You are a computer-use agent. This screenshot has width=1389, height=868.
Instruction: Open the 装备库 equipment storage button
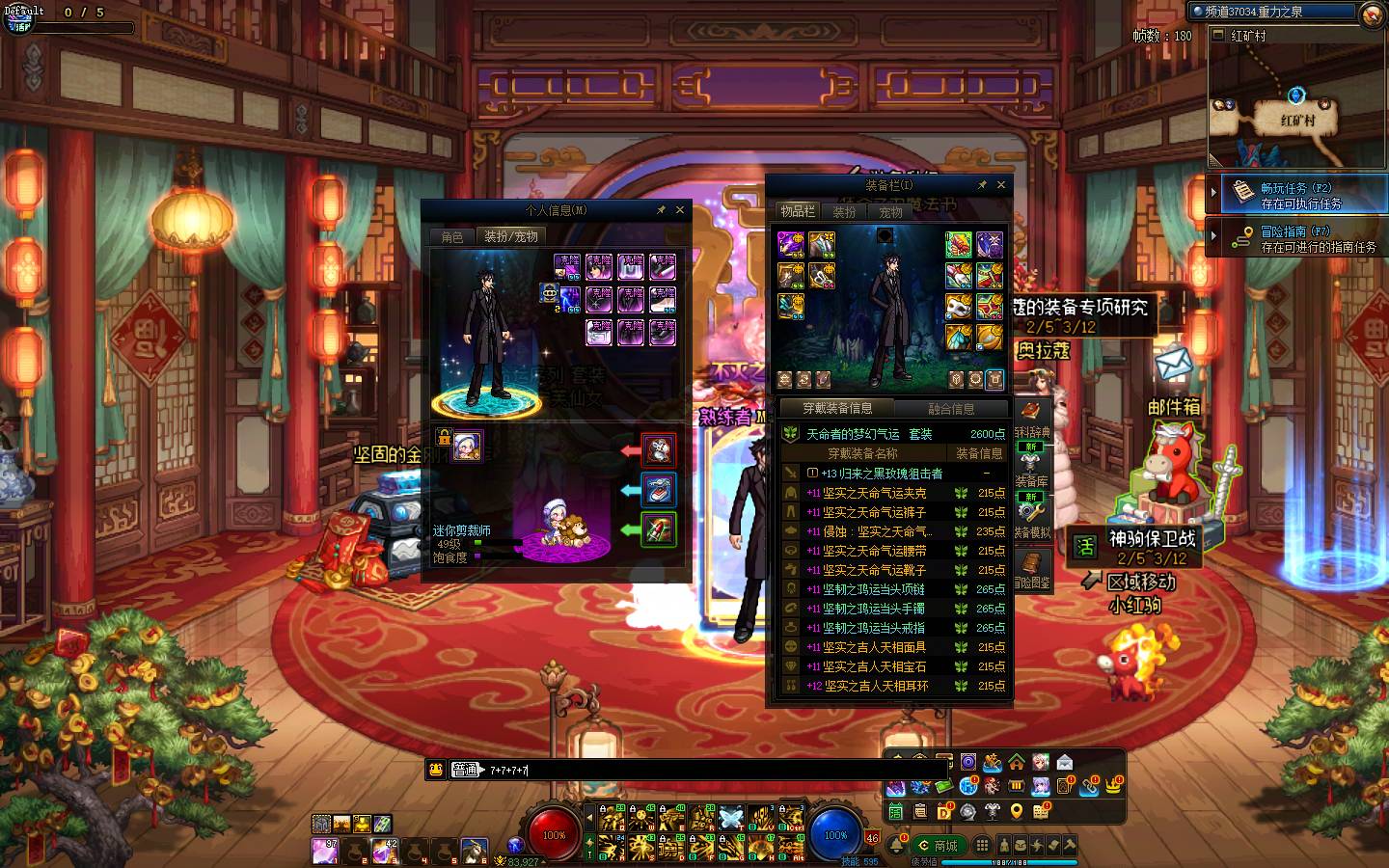click(1031, 481)
